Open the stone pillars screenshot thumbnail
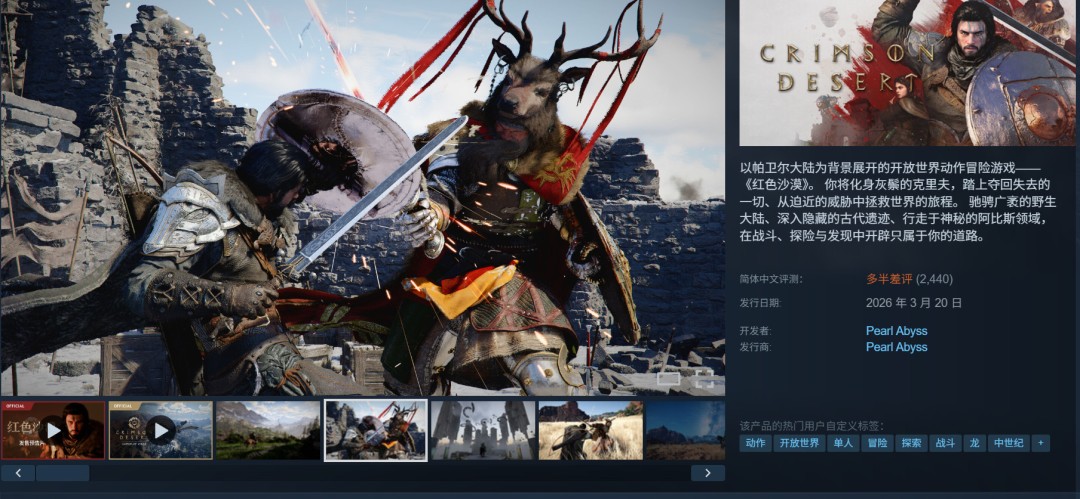Viewport: 1080px width, 499px height. coord(483,430)
